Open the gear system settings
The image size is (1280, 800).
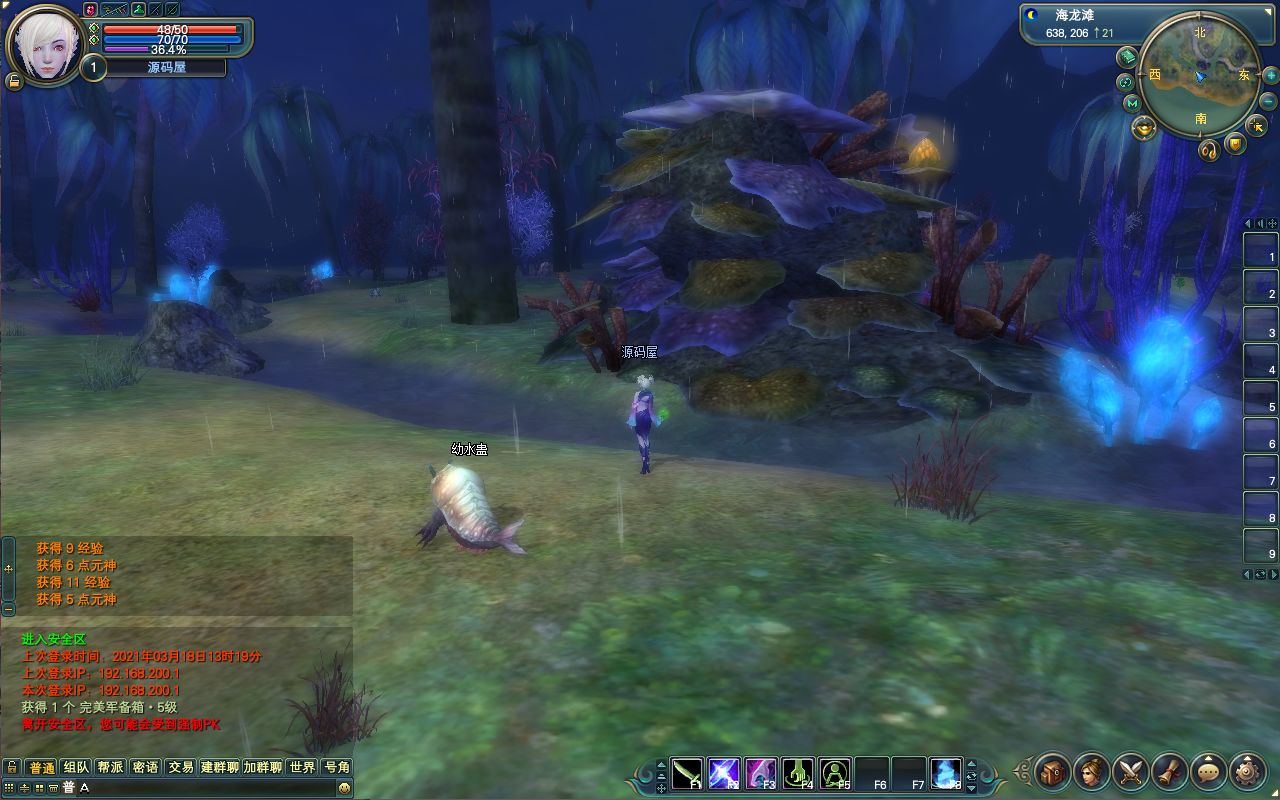click(1248, 772)
